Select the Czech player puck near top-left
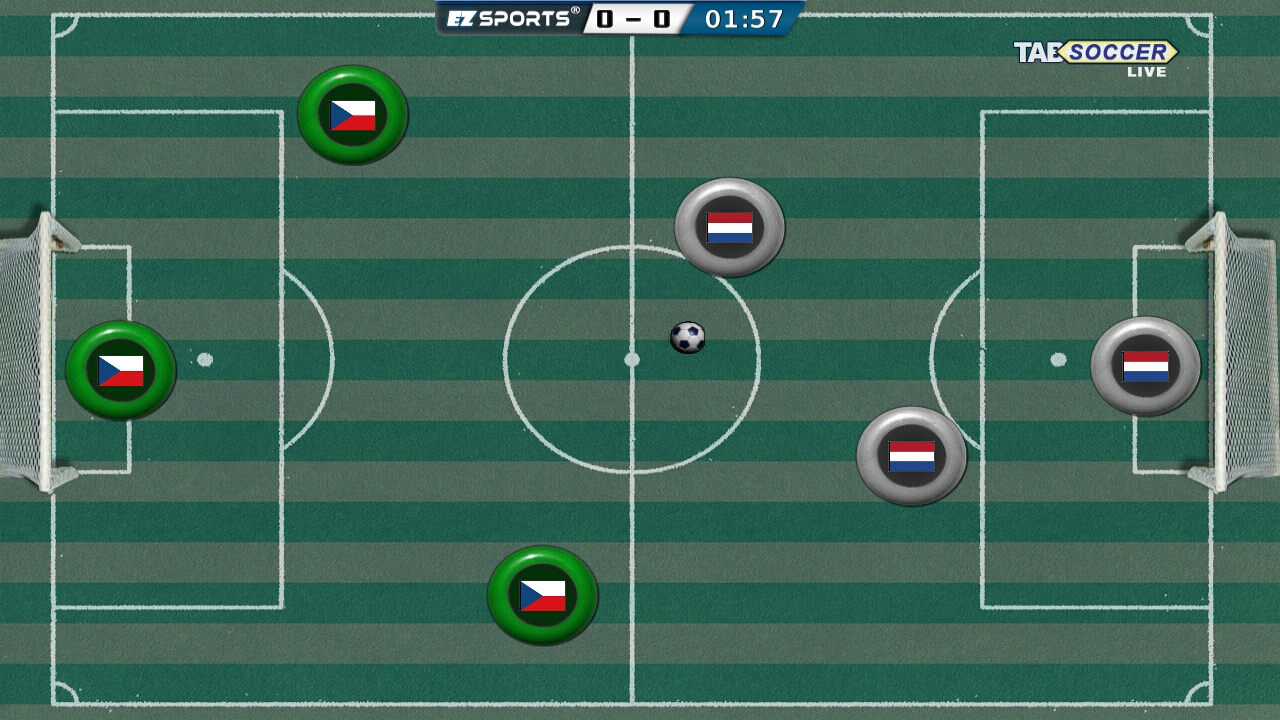This screenshot has height=720, width=1280. [352, 114]
